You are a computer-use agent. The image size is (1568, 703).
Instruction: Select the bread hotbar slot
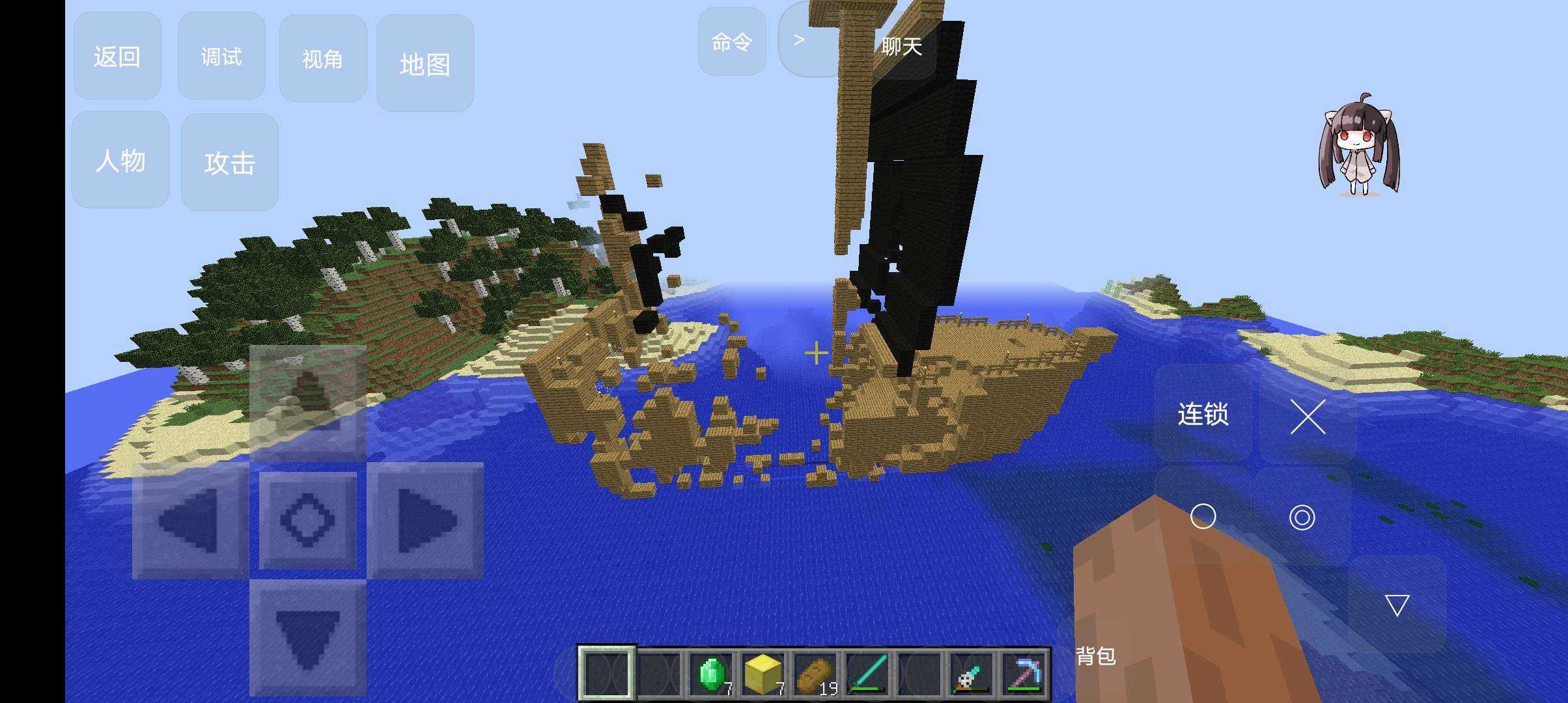[x=815, y=674]
